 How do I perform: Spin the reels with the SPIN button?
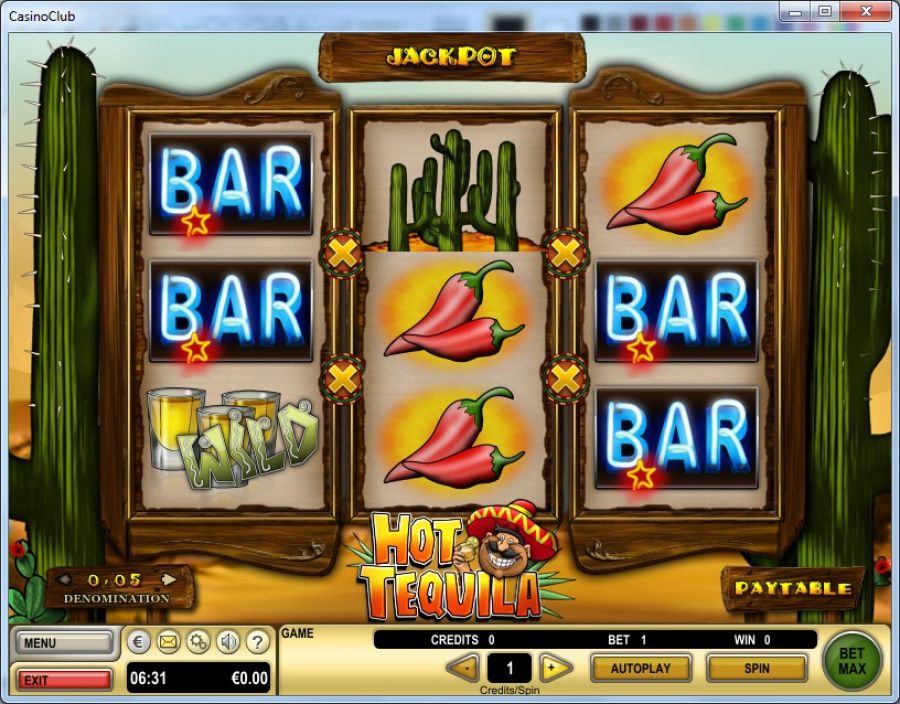756,667
